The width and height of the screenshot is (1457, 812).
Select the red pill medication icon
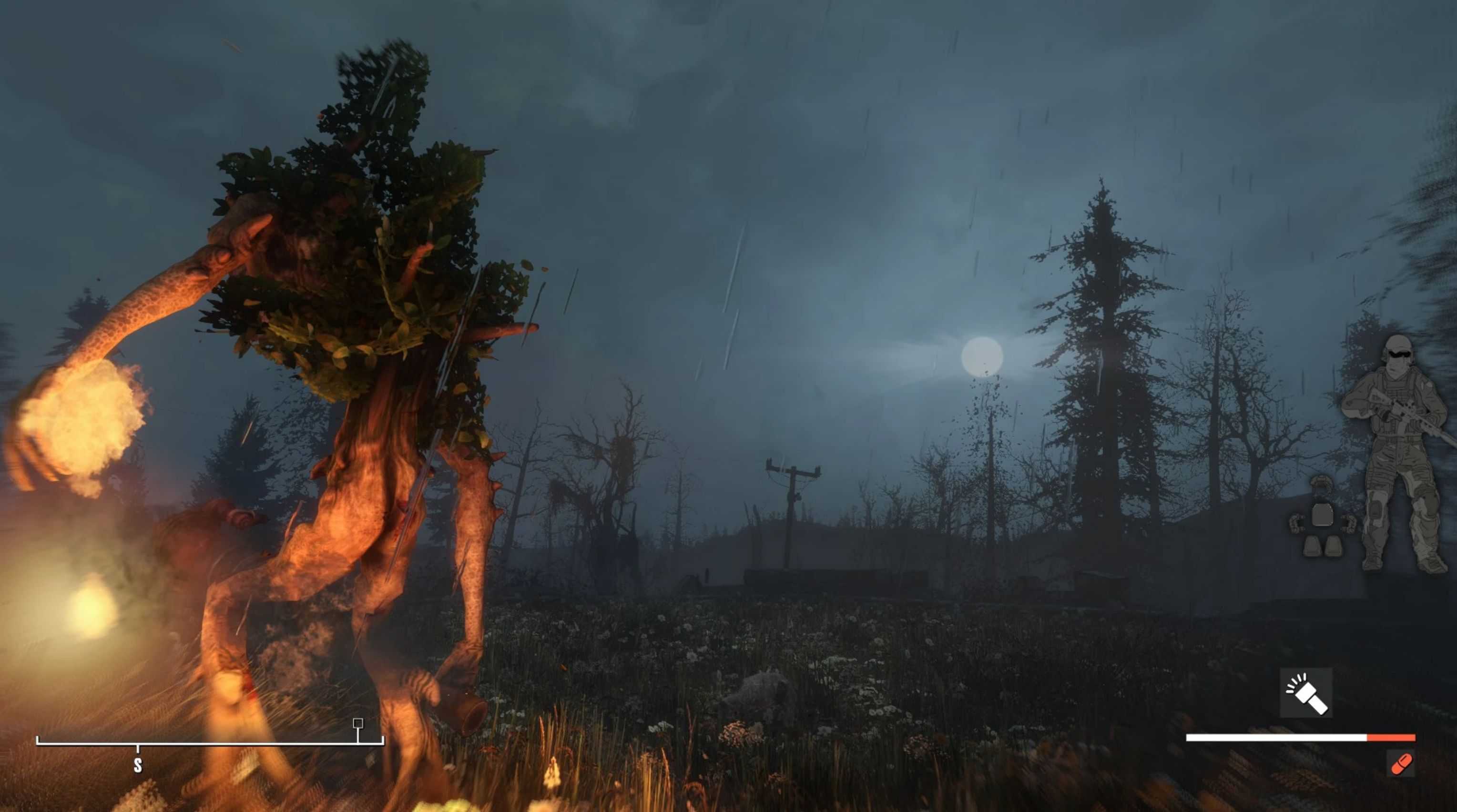click(x=1401, y=764)
